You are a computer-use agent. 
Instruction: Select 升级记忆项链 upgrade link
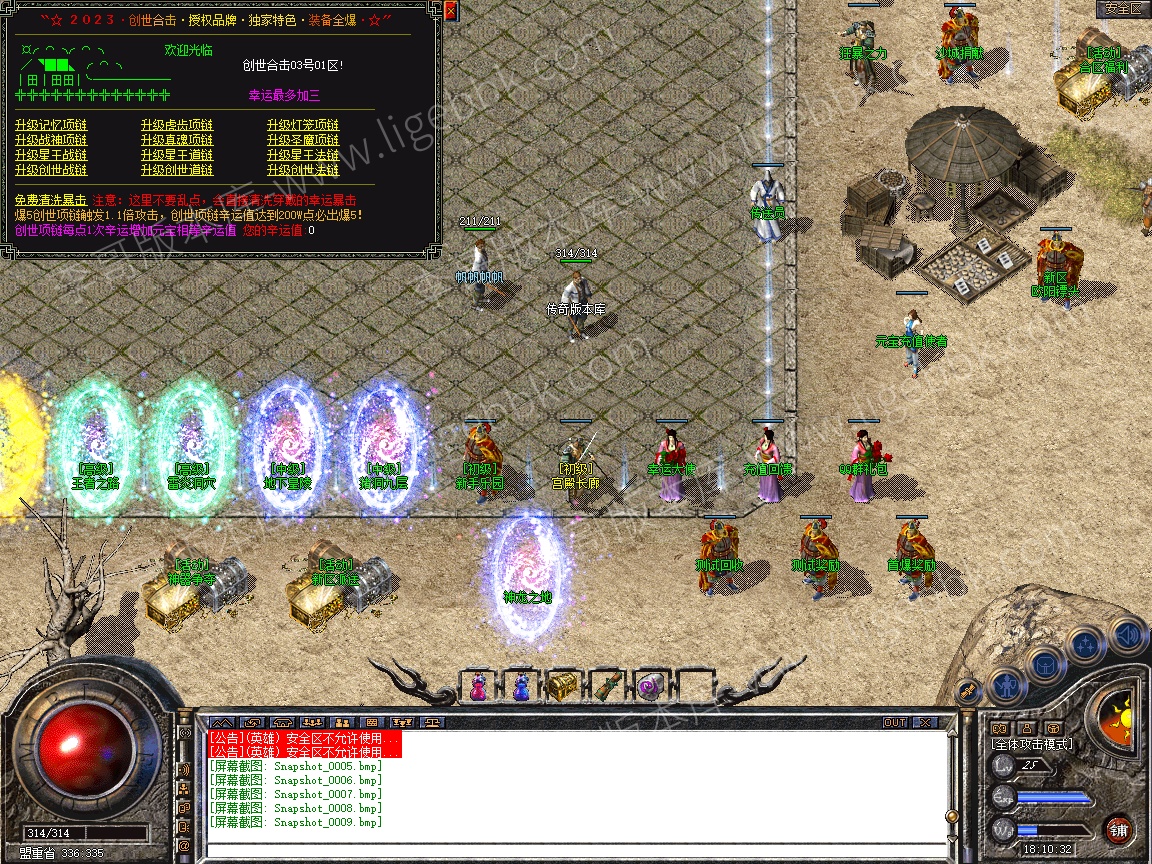click(x=51, y=125)
